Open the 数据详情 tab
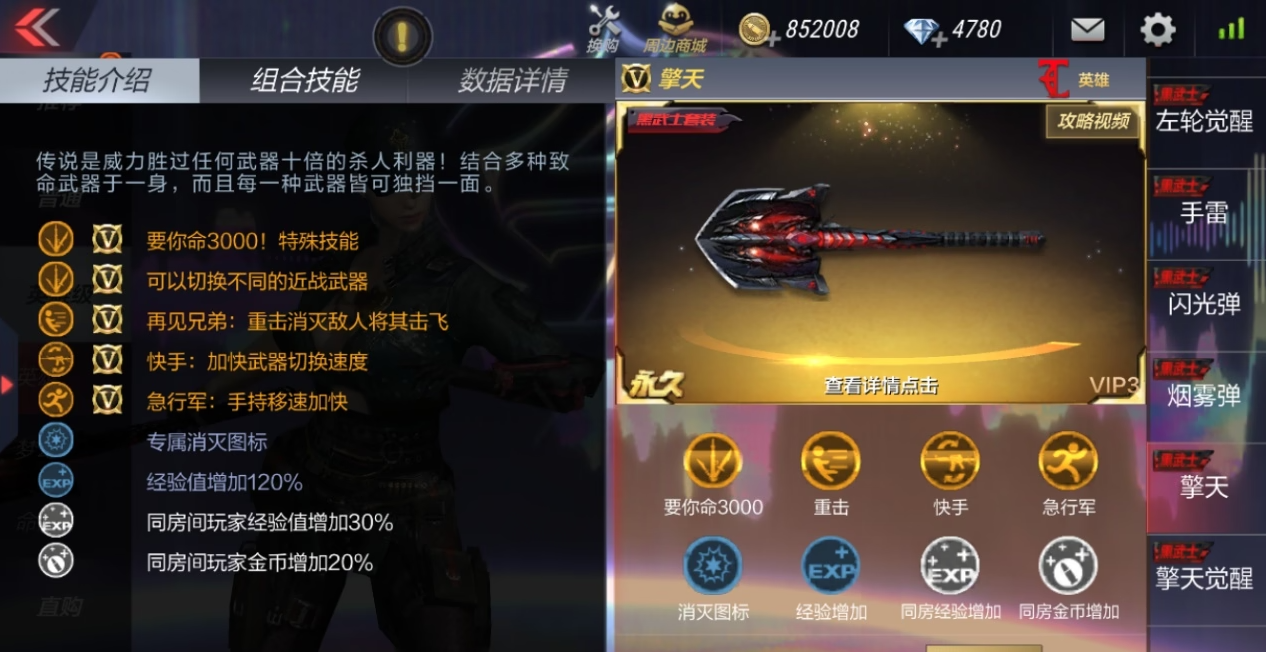Image resolution: width=1266 pixels, height=652 pixels. tap(513, 81)
